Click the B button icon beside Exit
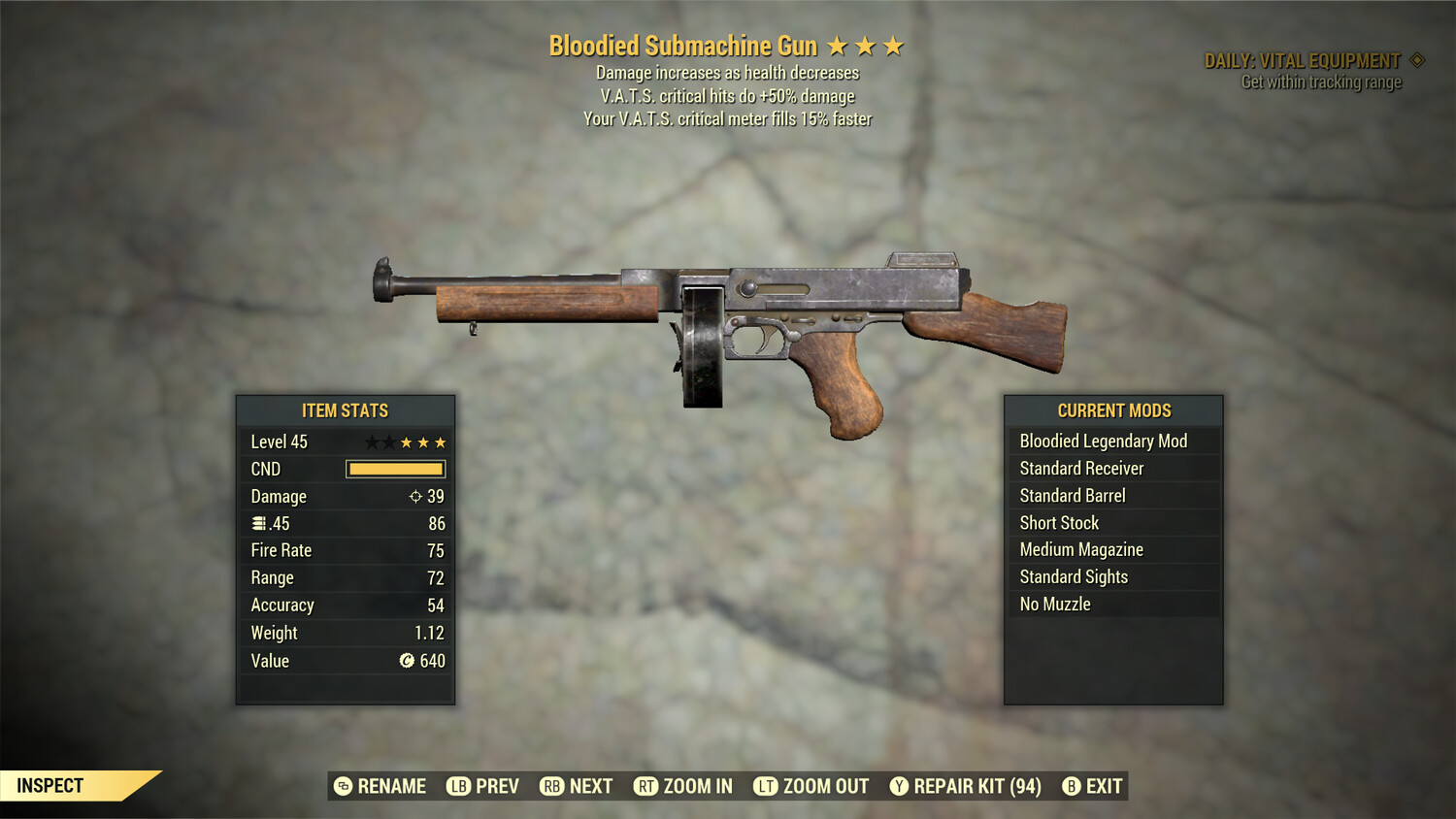 click(x=1072, y=786)
